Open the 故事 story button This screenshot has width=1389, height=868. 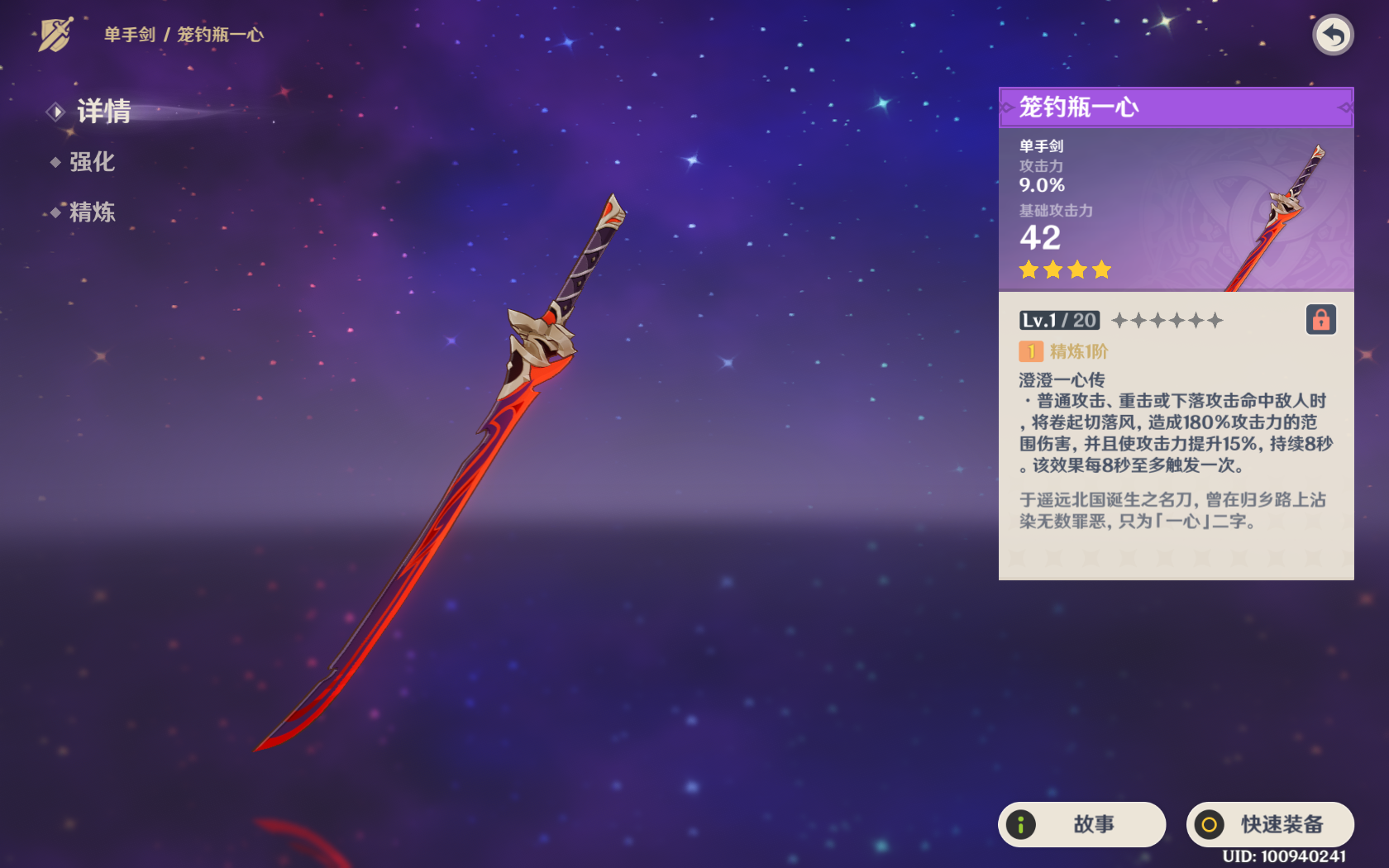click(1081, 824)
